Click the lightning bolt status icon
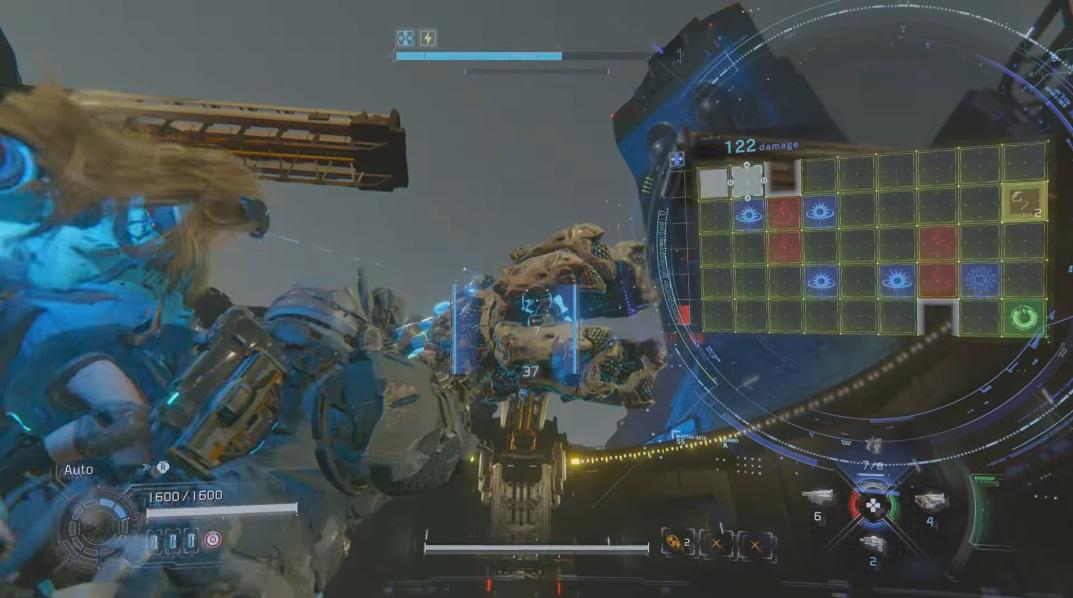Viewport: 1073px width, 598px height. pyautogui.click(x=428, y=38)
